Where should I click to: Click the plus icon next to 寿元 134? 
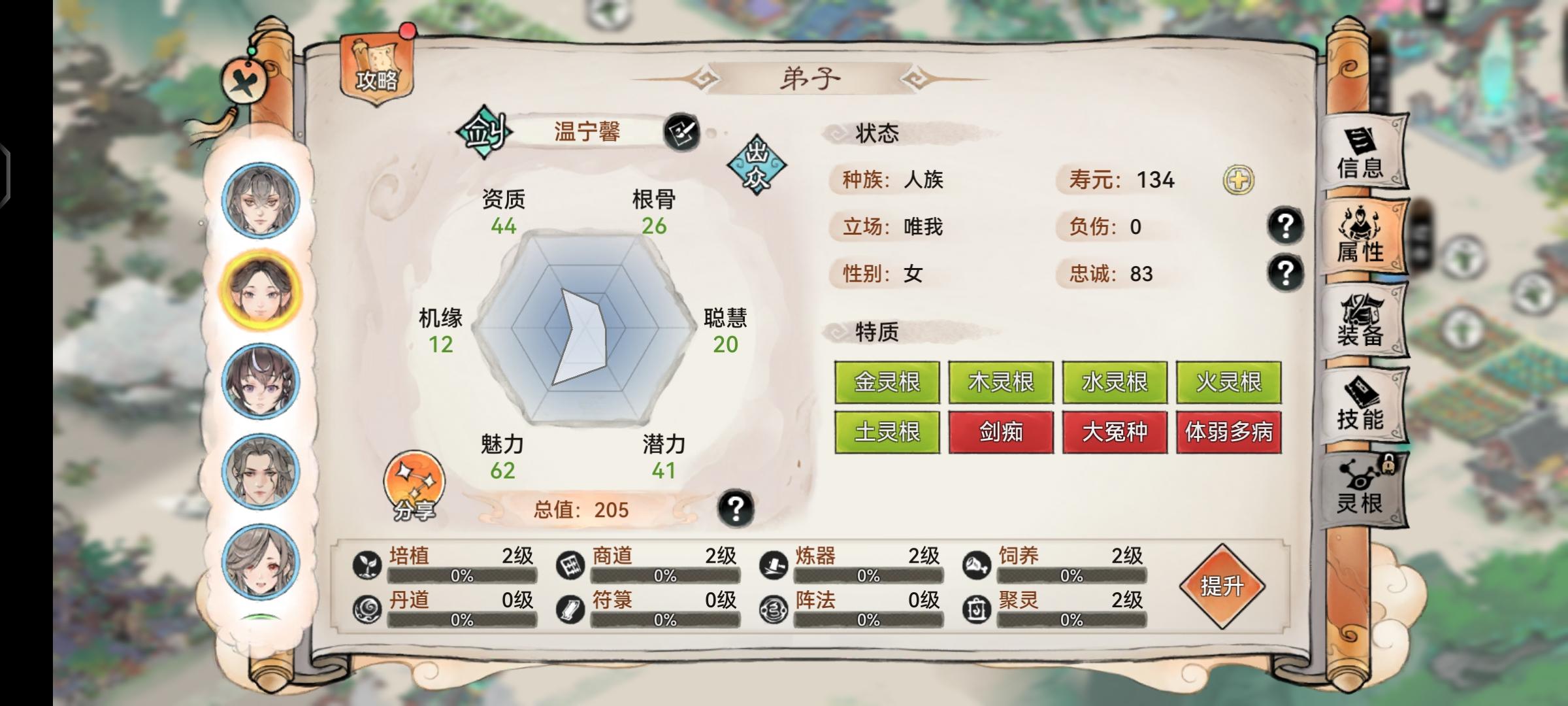(1239, 180)
